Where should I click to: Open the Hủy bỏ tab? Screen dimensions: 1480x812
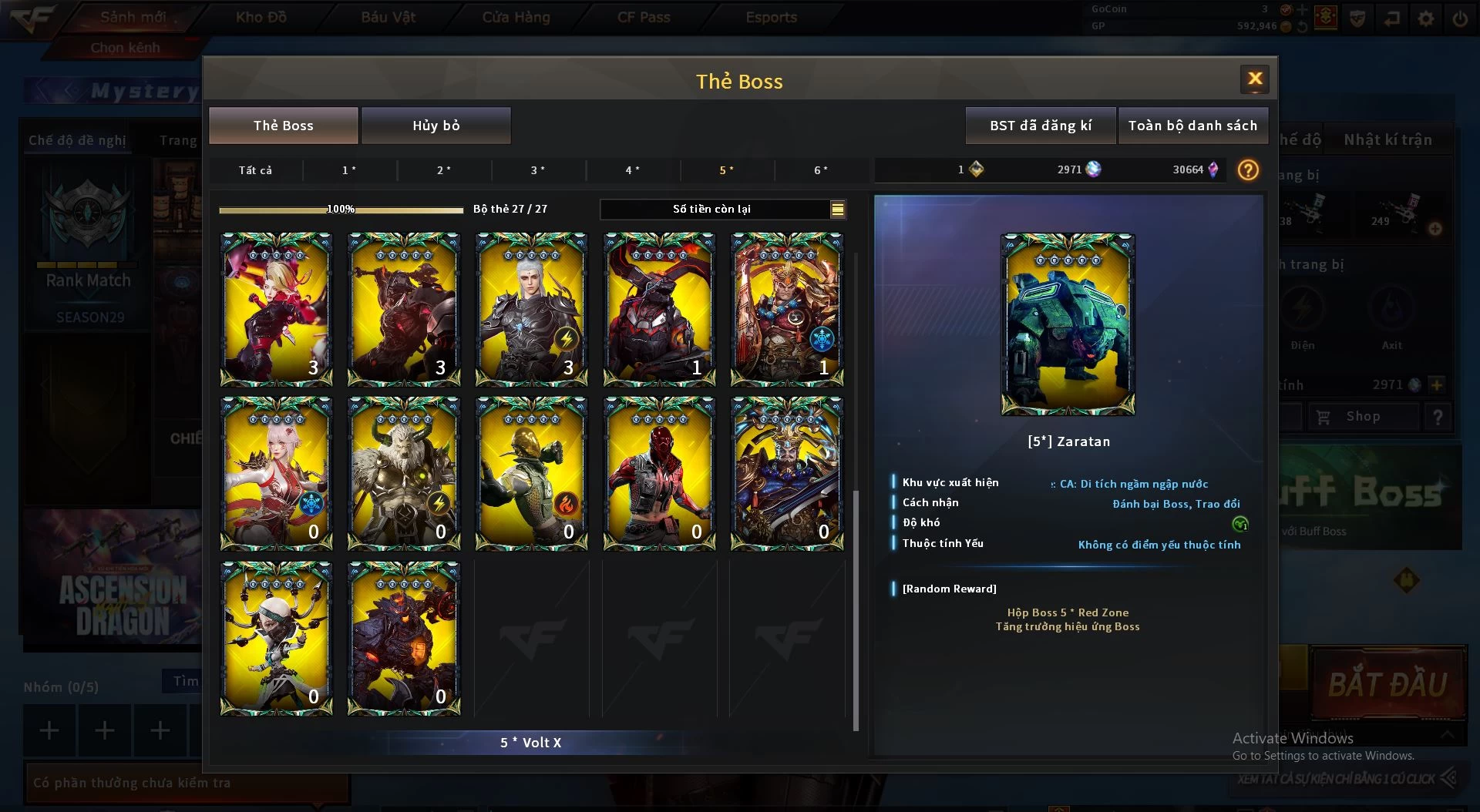[436, 126]
